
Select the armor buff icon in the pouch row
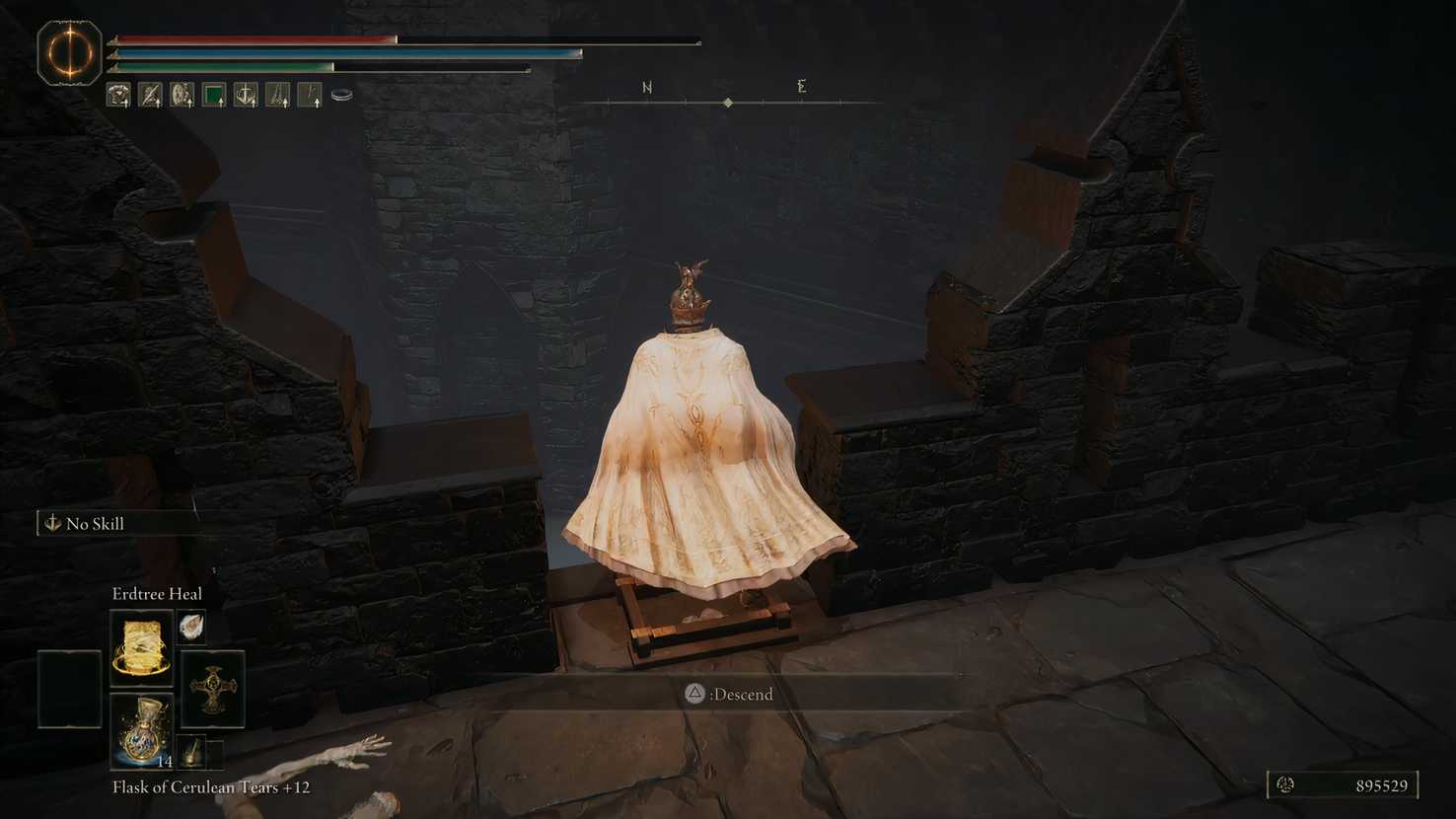(x=118, y=95)
